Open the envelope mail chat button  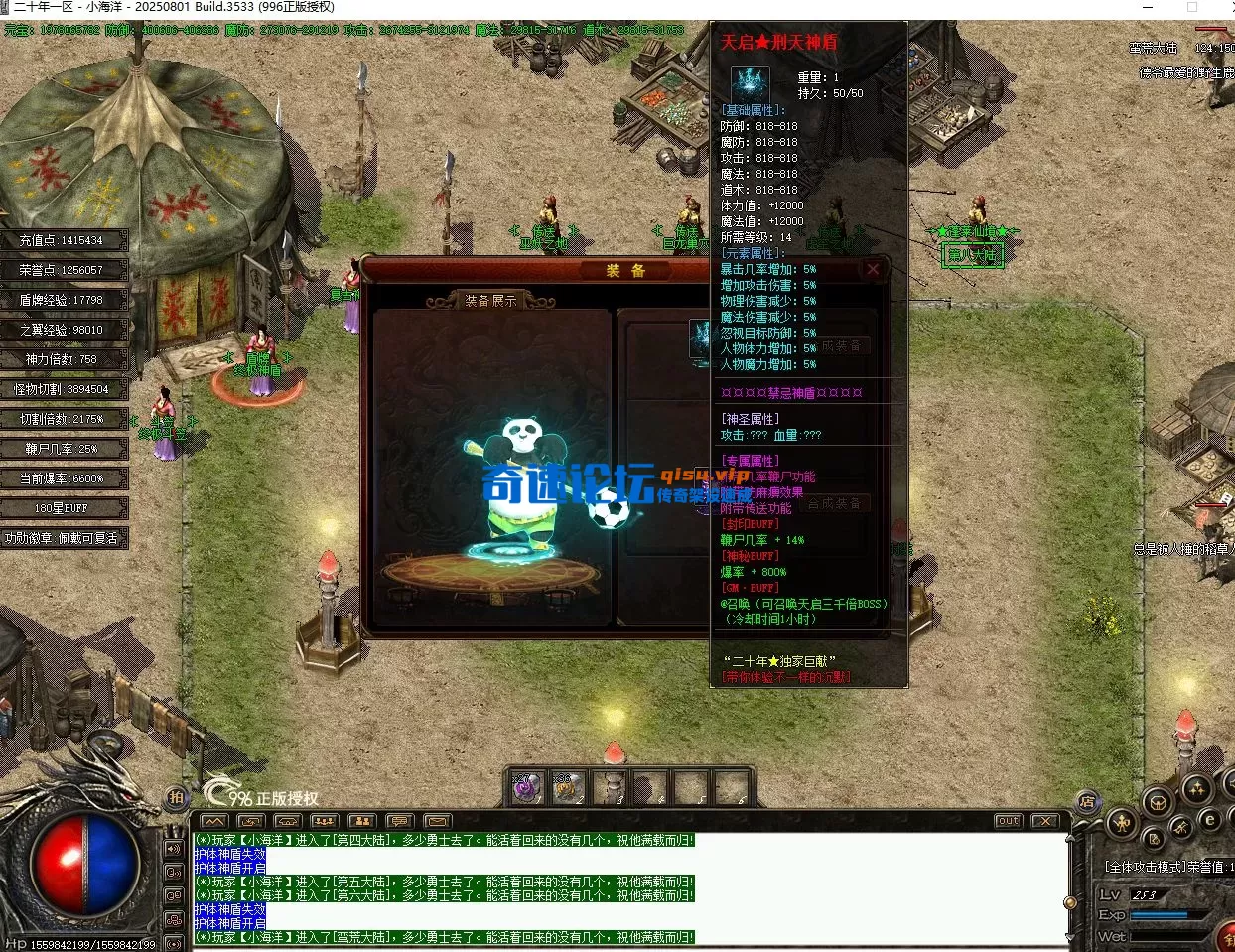pyautogui.click(x=438, y=821)
